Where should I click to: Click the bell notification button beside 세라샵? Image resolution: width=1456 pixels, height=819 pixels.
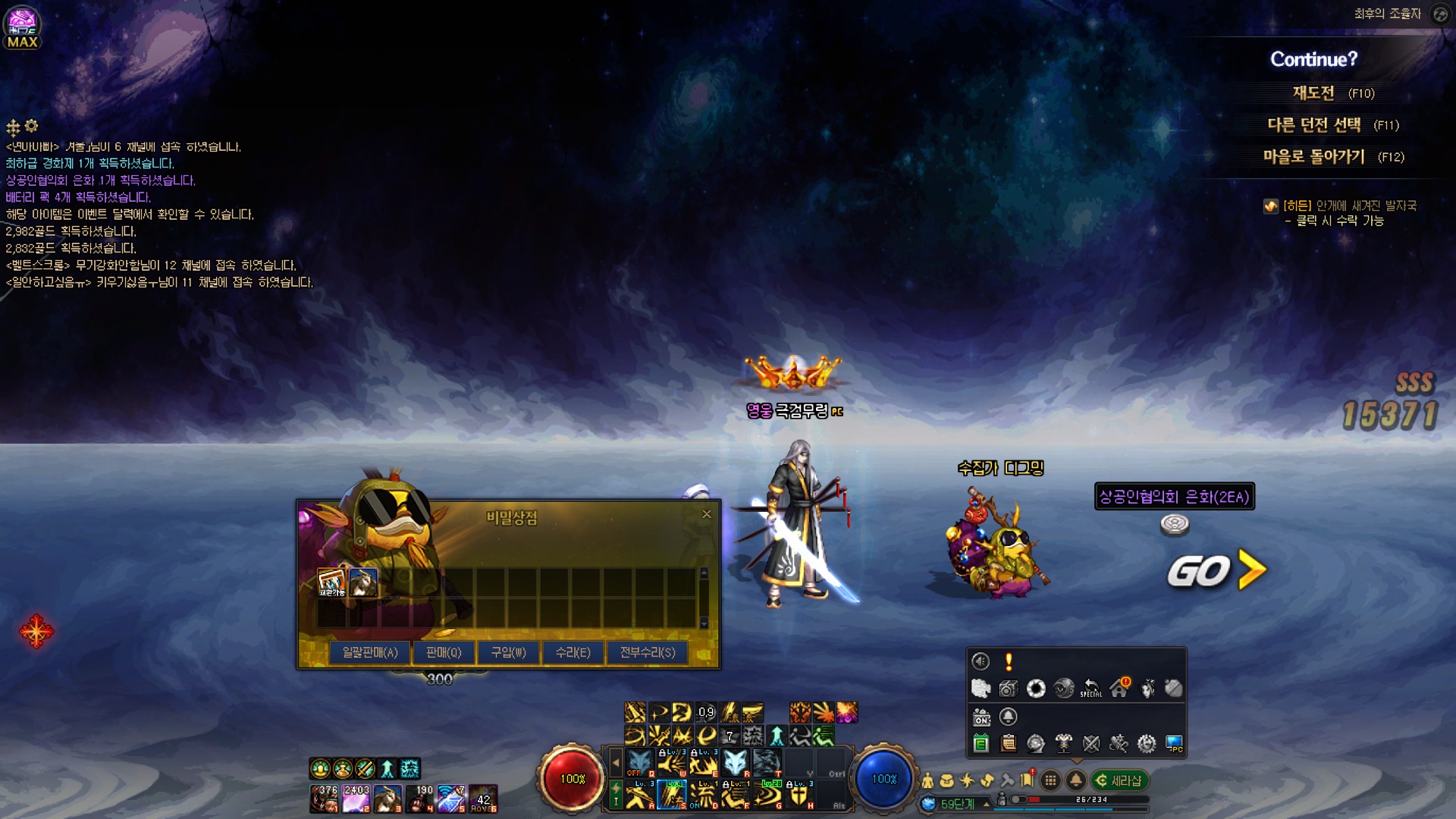point(1075,780)
